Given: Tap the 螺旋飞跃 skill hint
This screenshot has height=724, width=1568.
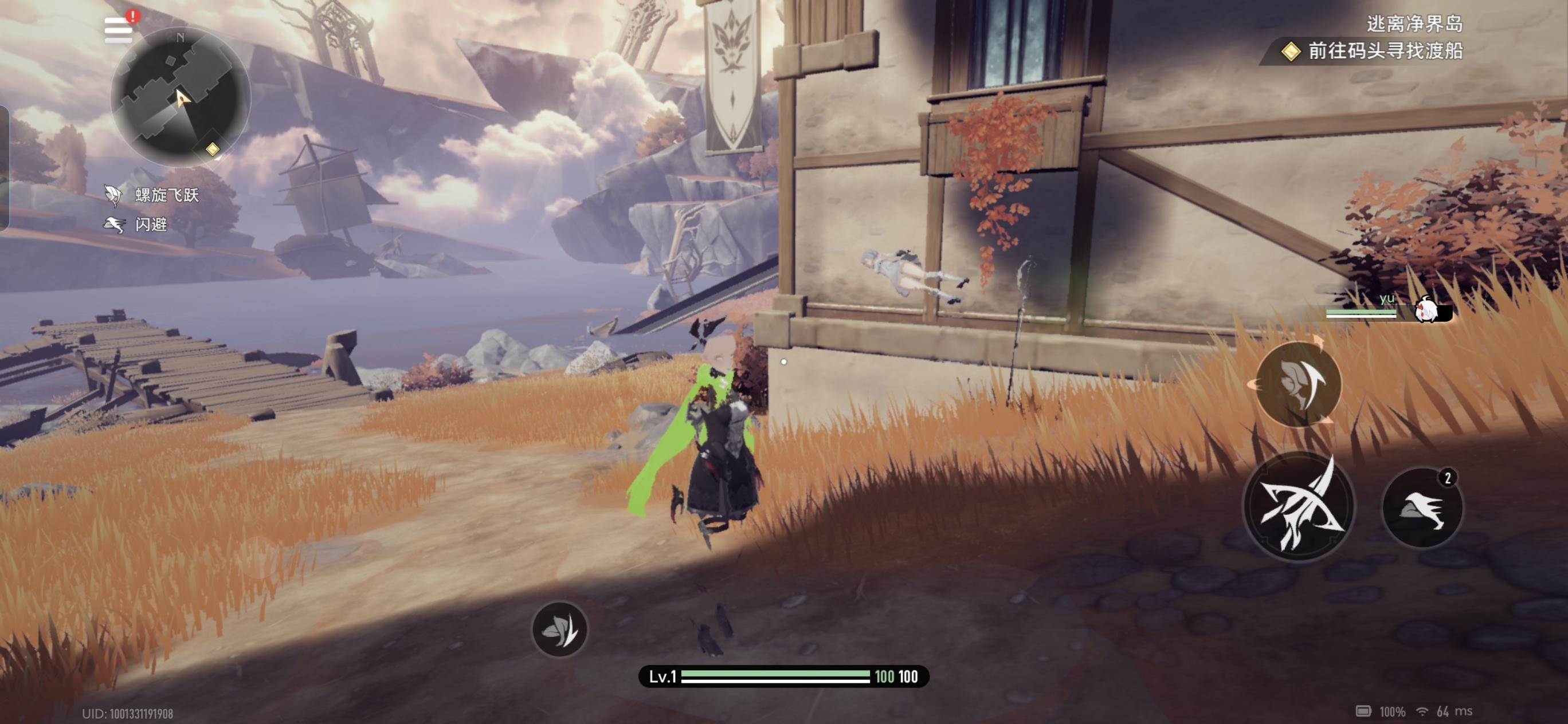Looking at the screenshot, I should (153, 195).
